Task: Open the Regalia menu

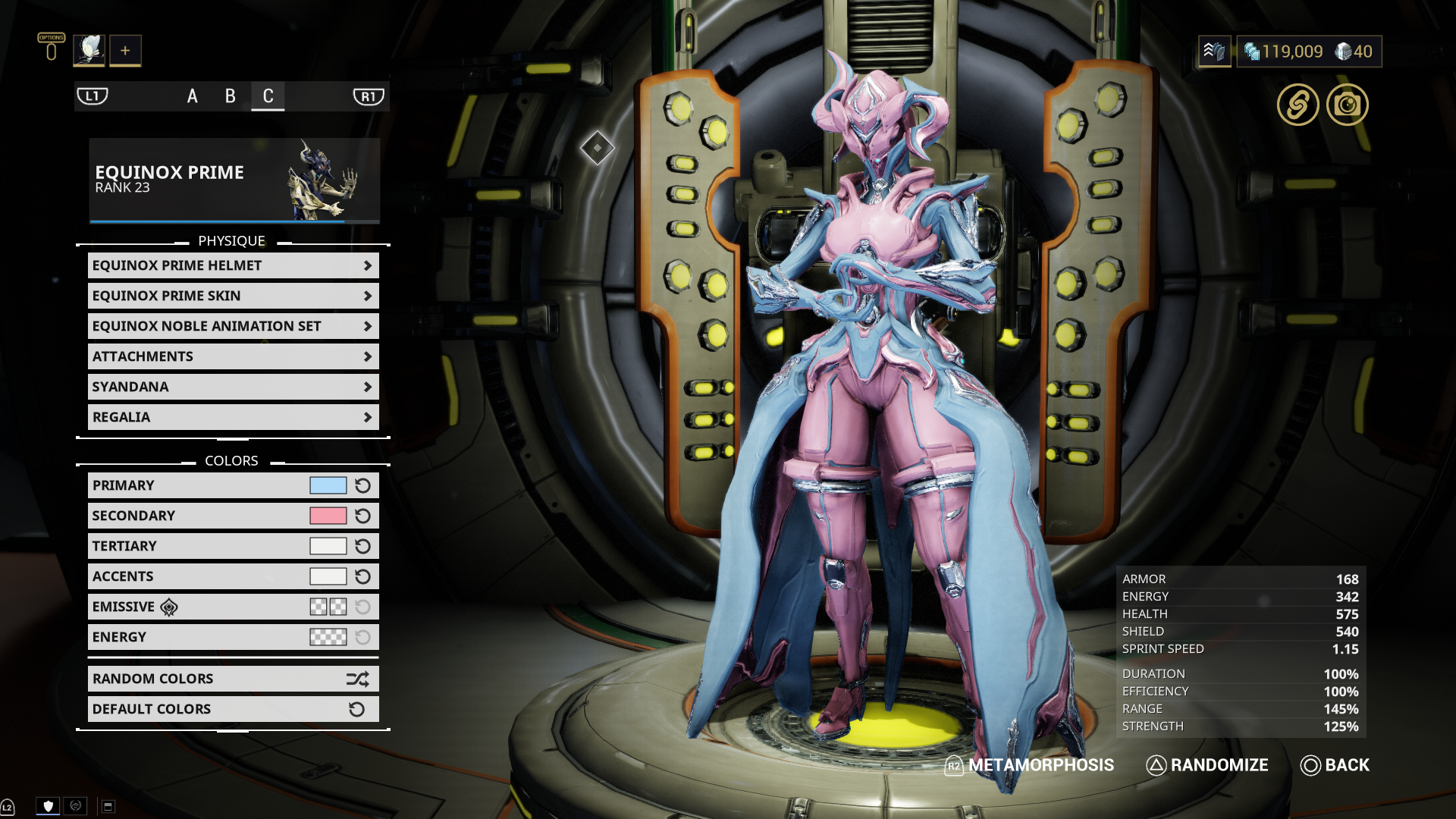Action: [x=233, y=417]
